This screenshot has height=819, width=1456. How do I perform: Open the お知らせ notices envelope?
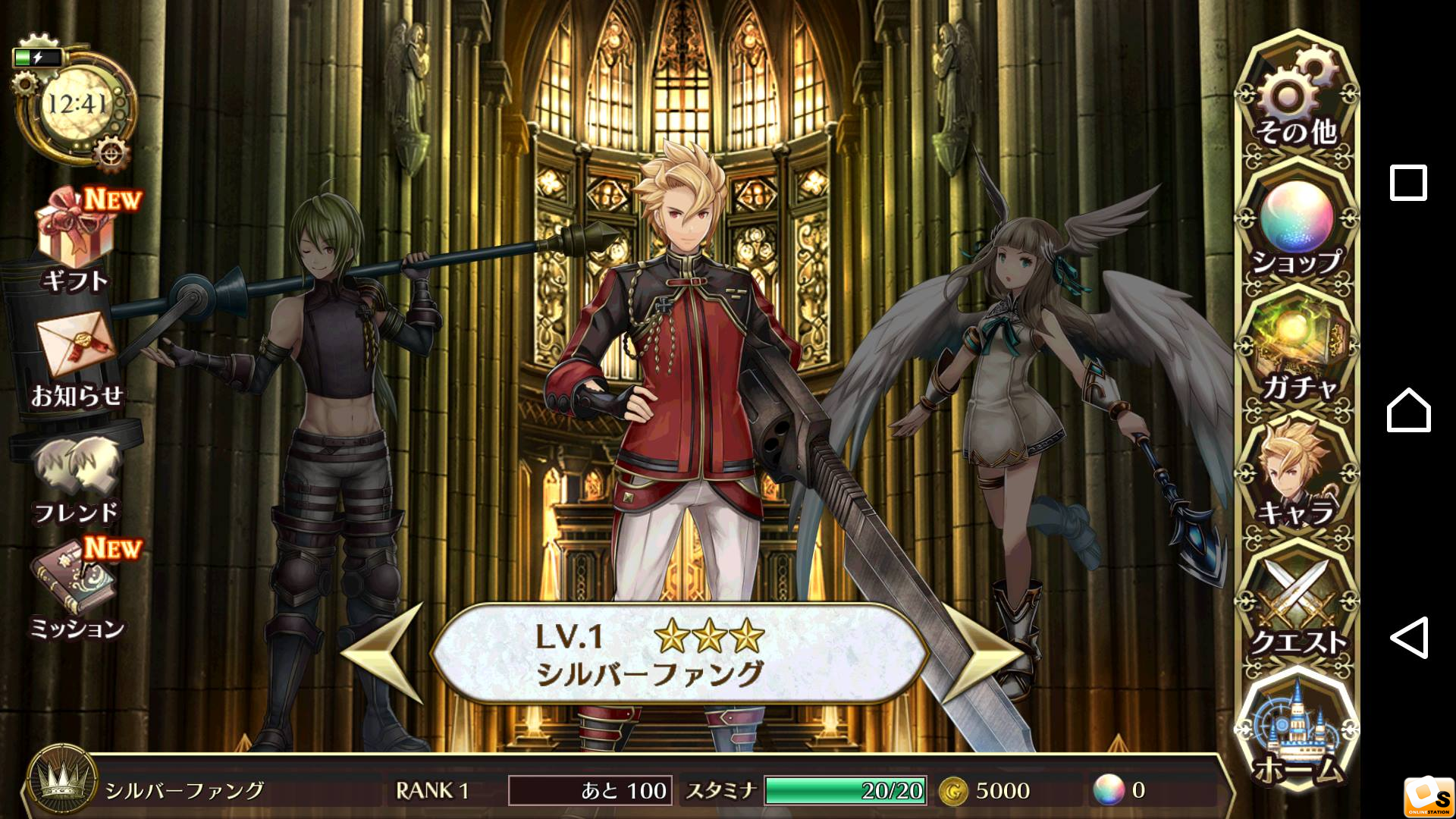pos(76,356)
